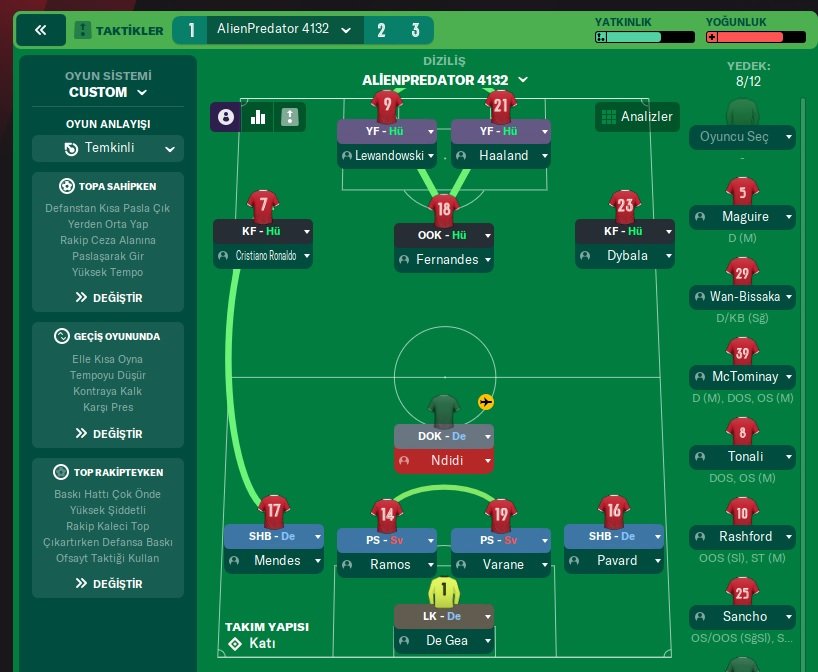The width and height of the screenshot is (818, 672).
Task: Go back with the double-arrow button
Action: click(x=40, y=30)
